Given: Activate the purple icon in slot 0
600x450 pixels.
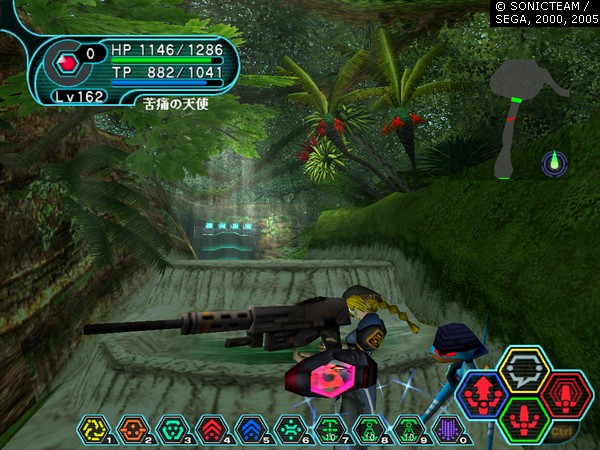Looking at the screenshot, I should coord(444,430).
